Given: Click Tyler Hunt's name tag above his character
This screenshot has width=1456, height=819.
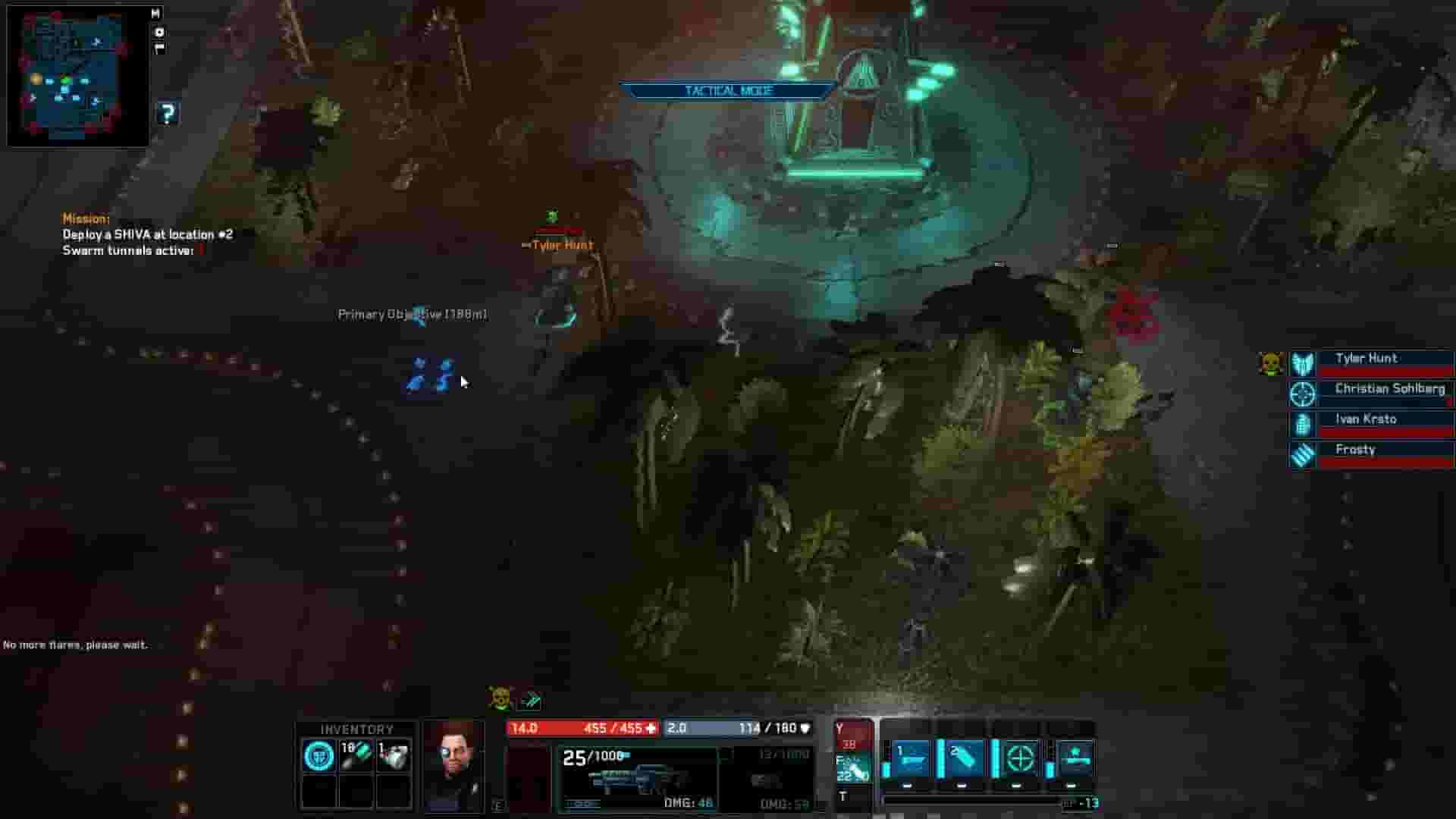Looking at the screenshot, I should pyautogui.click(x=562, y=245).
